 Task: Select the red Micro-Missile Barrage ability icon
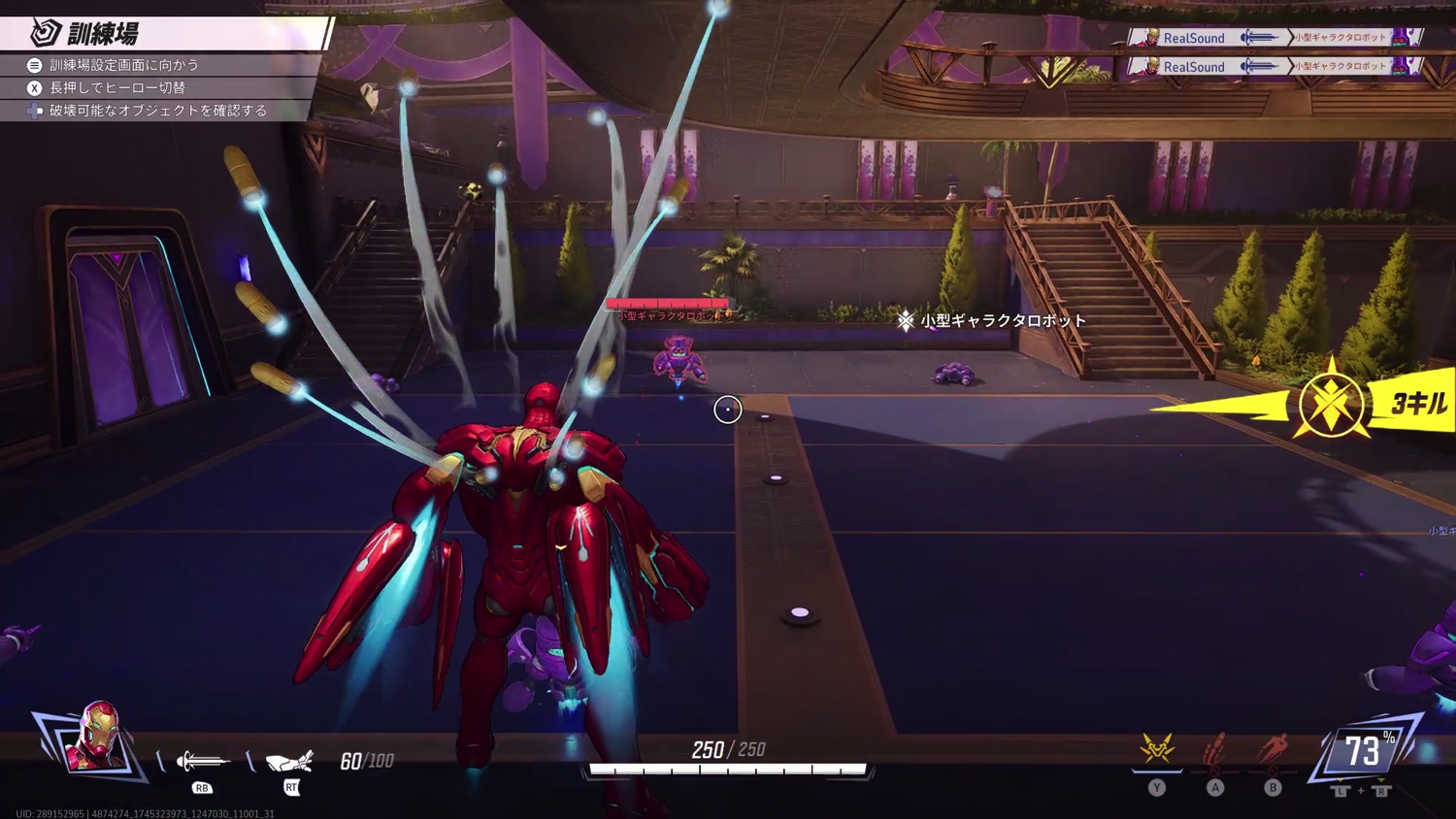tap(1214, 750)
